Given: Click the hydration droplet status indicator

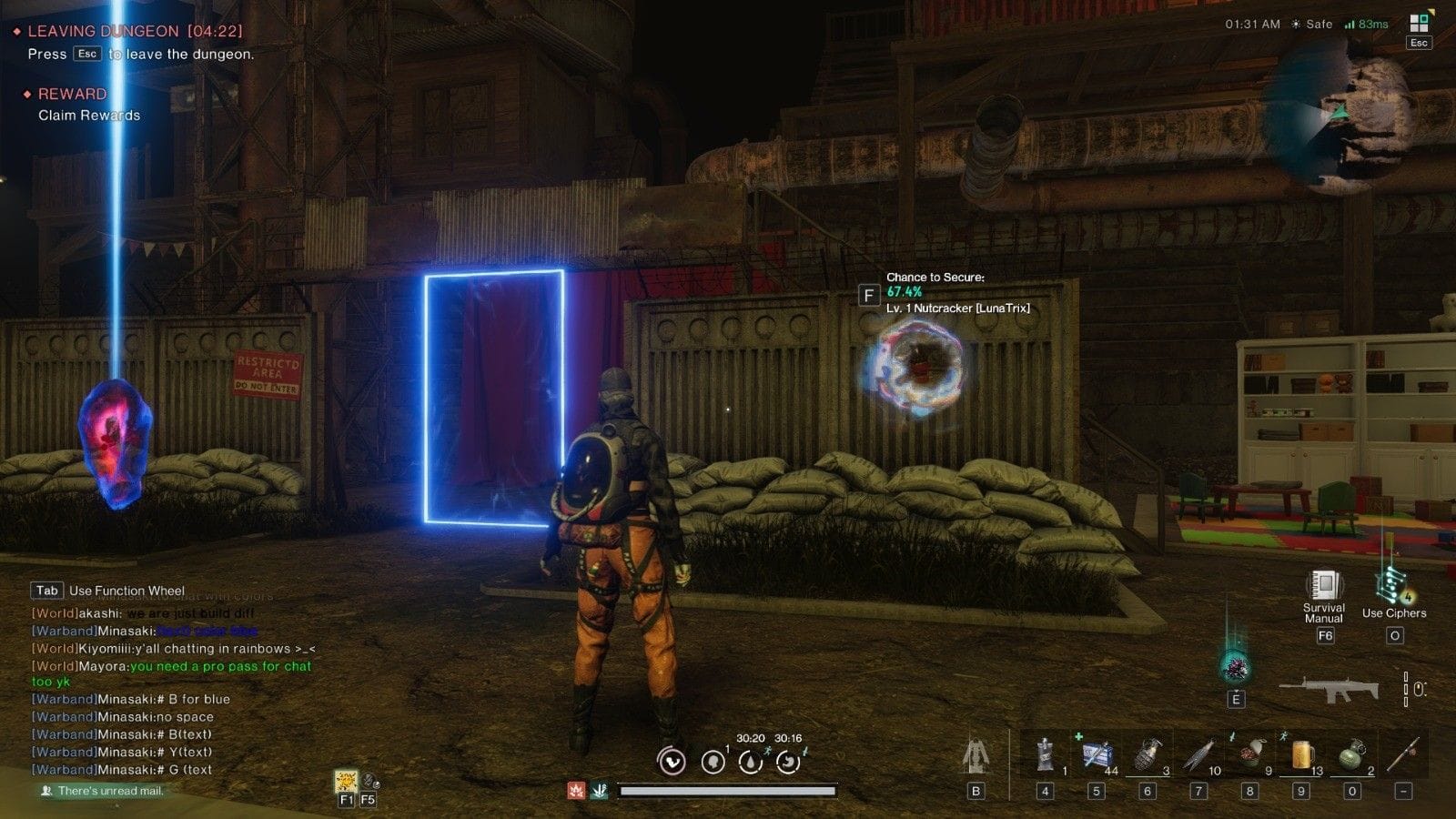Looking at the screenshot, I should coord(749,762).
